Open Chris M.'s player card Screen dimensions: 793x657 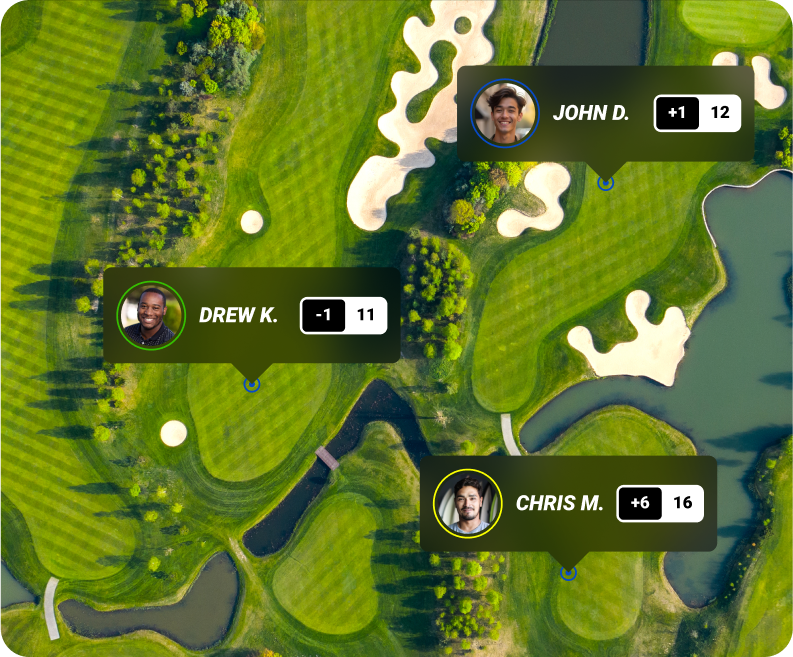click(559, 503)
